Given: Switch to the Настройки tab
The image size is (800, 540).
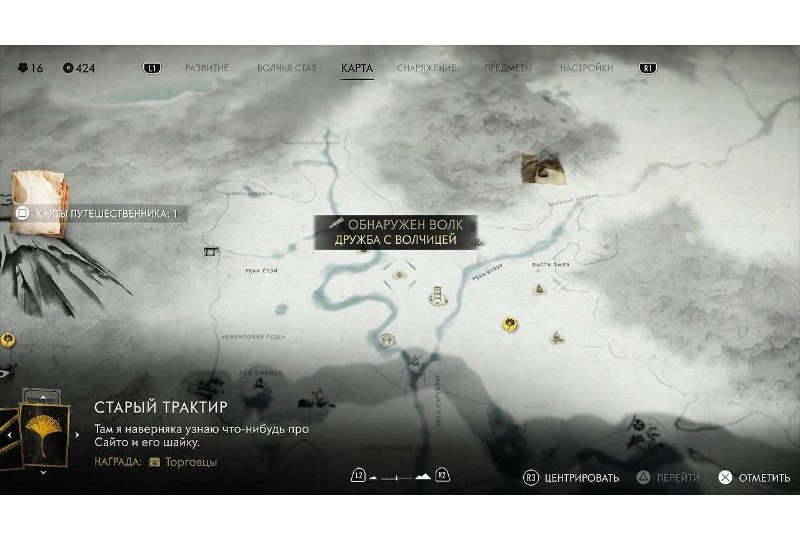Looking at the screenshot, I should [586, 68].
